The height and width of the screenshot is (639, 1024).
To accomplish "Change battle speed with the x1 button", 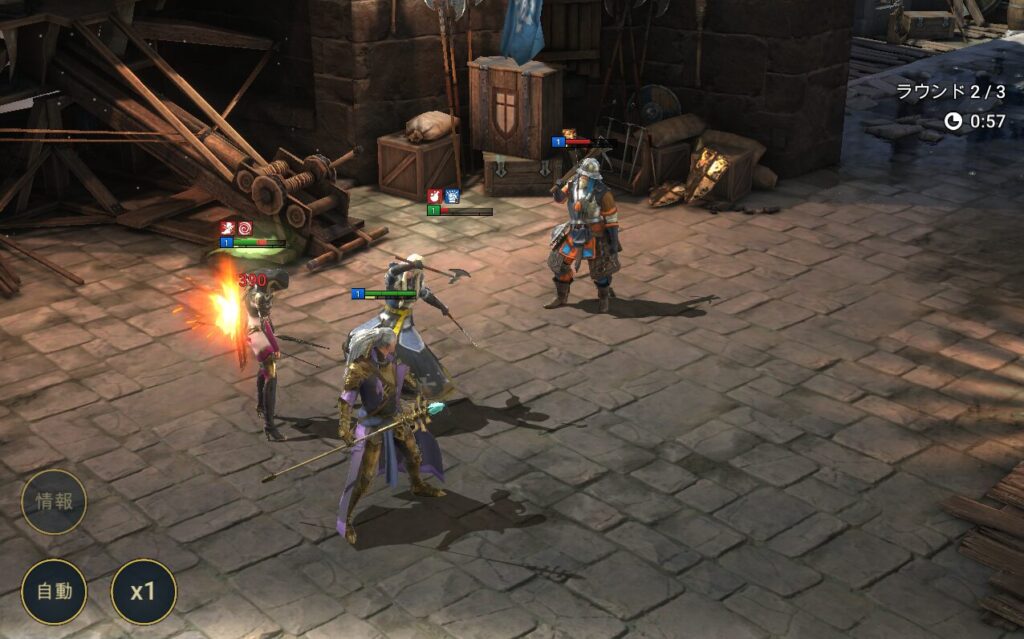I will pos(143,591).
